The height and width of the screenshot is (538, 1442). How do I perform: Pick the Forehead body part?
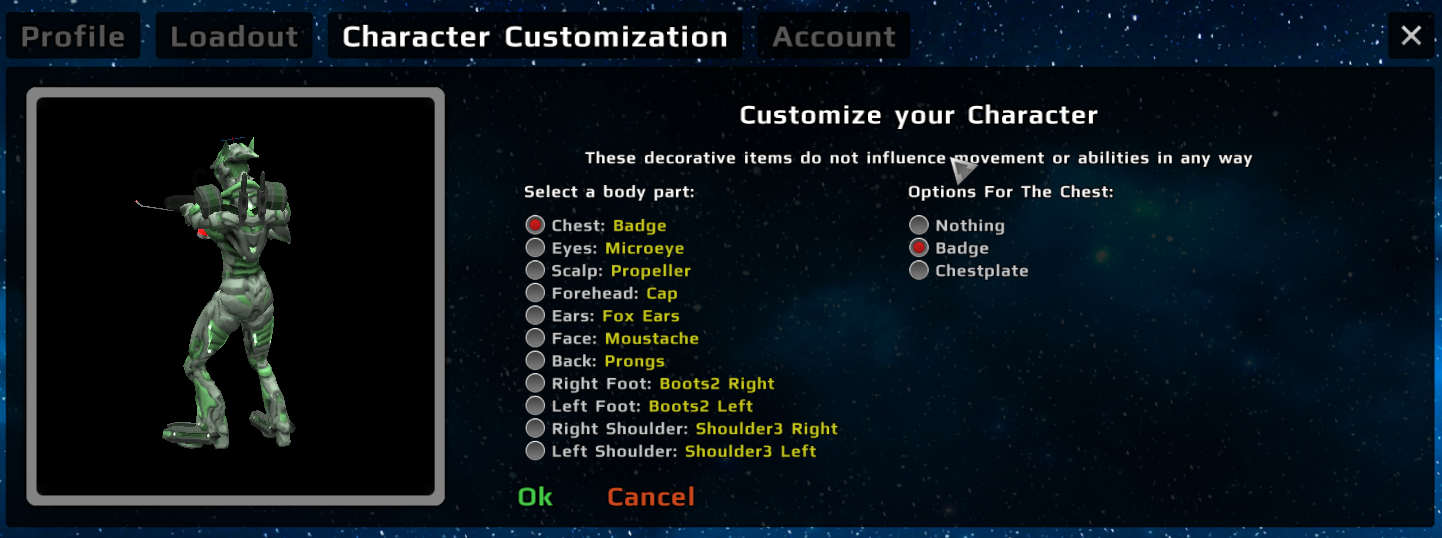click(x=536, y=294)
